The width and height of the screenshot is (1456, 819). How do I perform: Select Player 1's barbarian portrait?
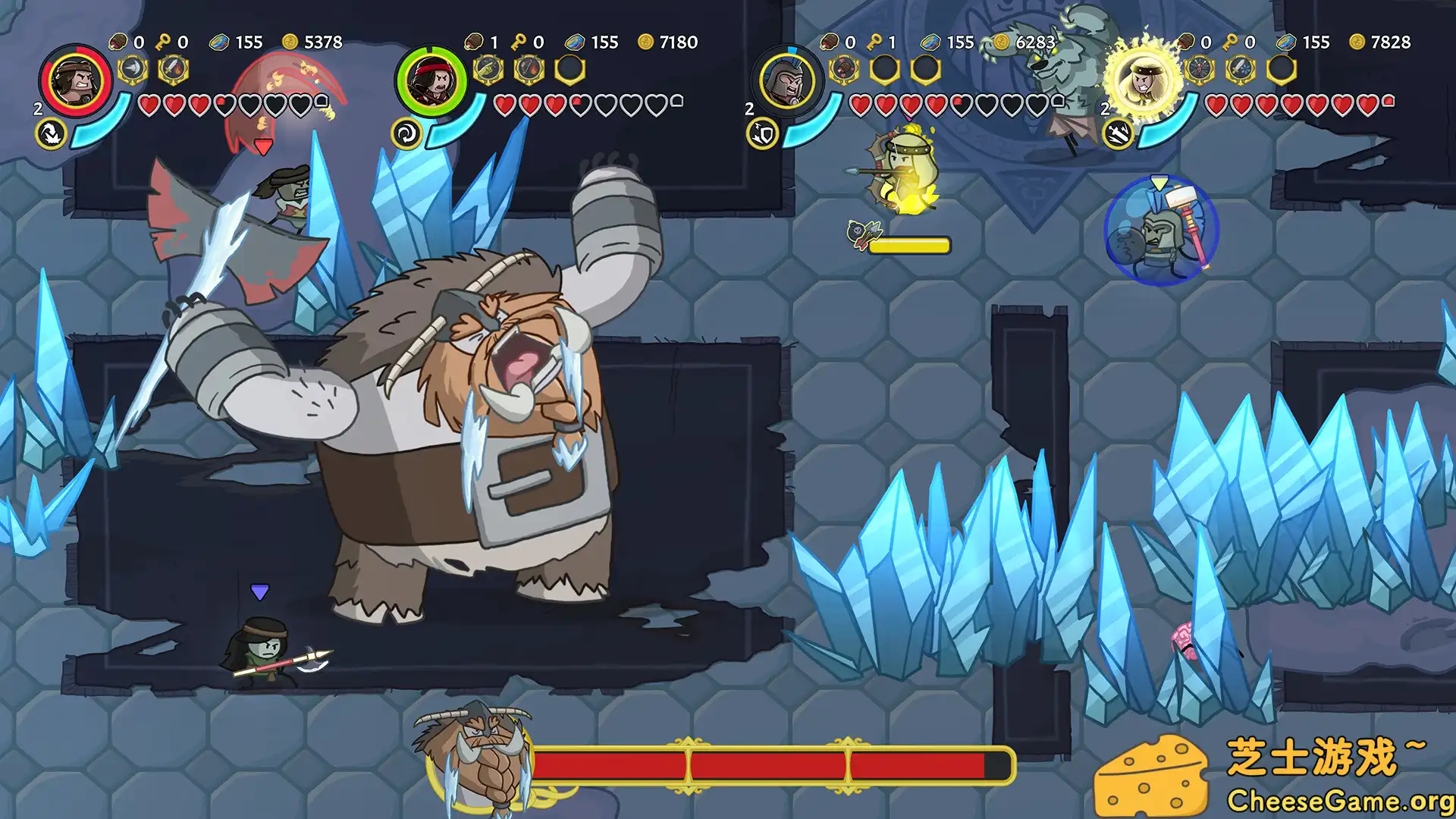point(76,83)
